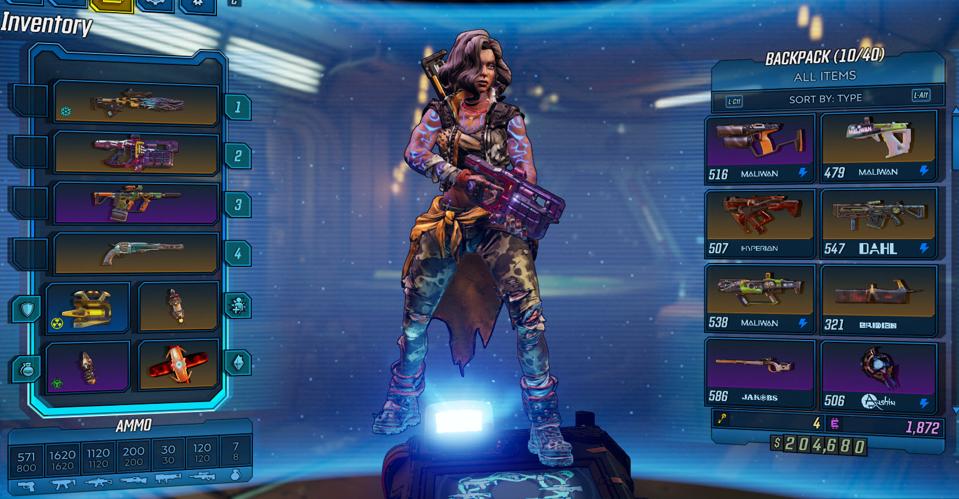
Task: Choose the rifle in weapon slot 3
Action: [x=135, y=203]
